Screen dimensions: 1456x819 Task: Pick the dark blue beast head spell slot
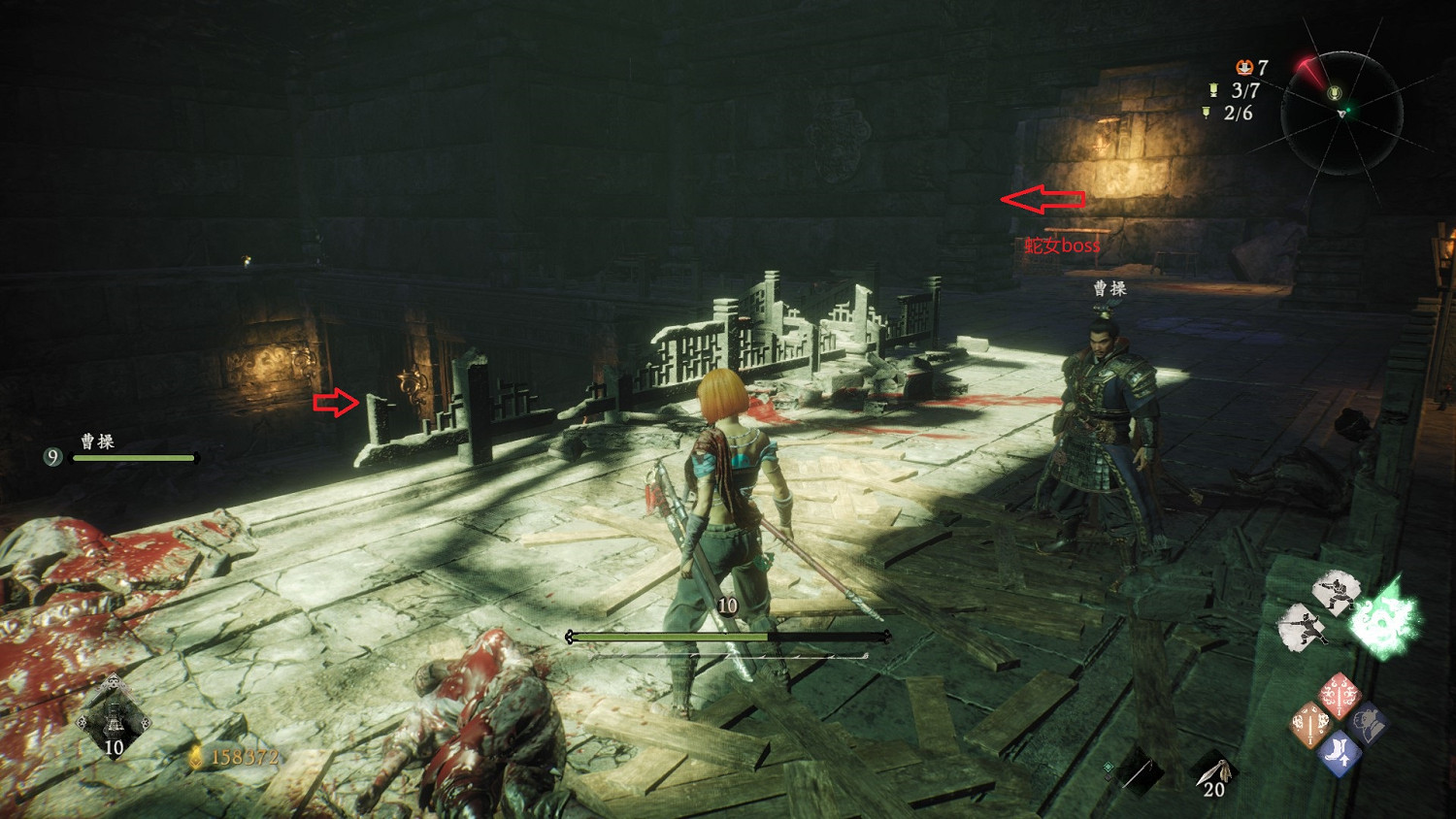(1368, 724)
